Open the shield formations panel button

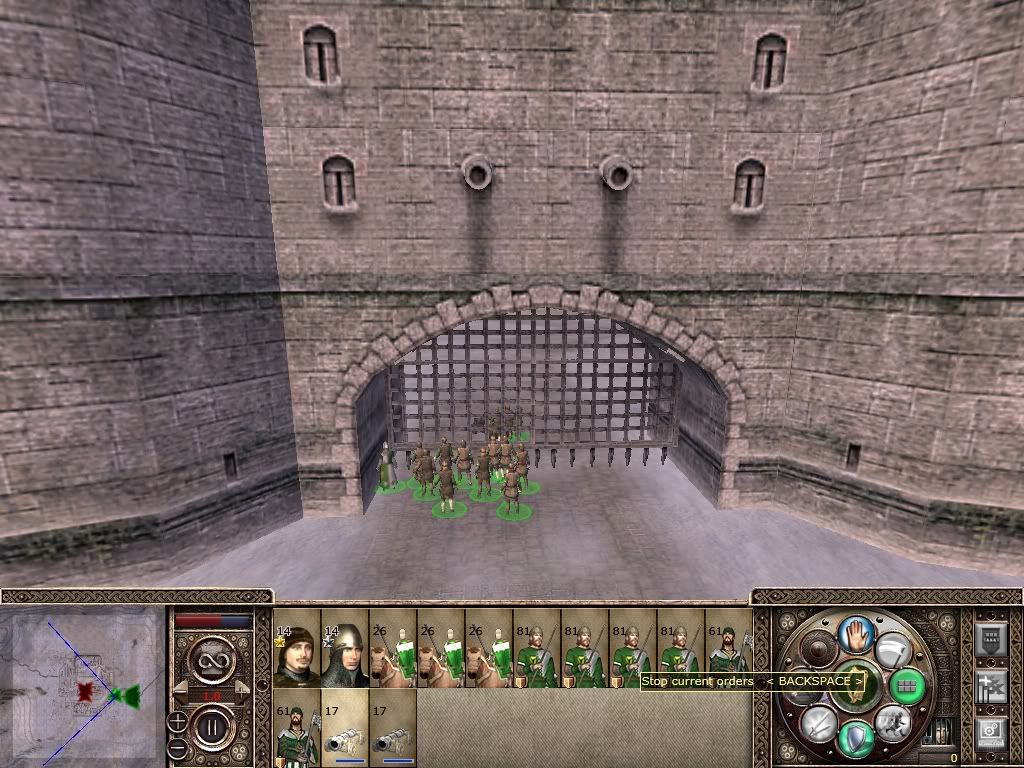coord(990,639)
